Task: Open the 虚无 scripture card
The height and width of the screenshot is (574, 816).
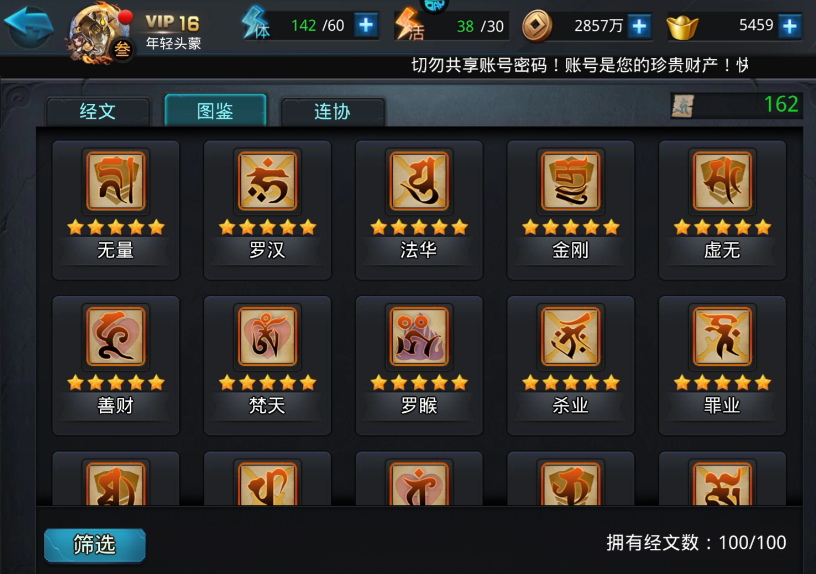Action: [722, 208]
